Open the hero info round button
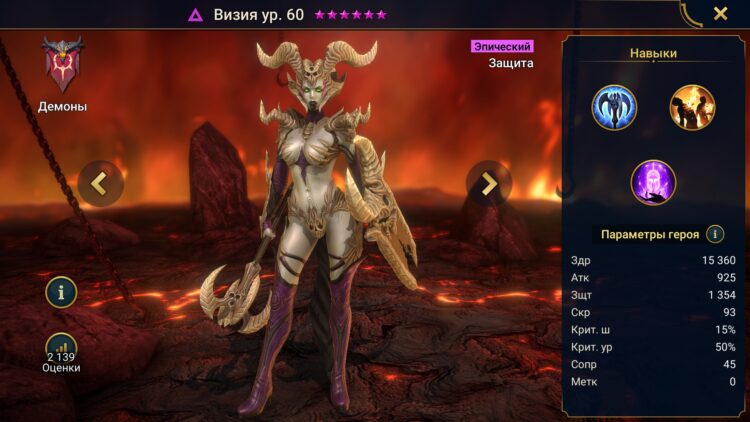Image resolution: width=750 pixels, height=422 pixels. [61, 292]
